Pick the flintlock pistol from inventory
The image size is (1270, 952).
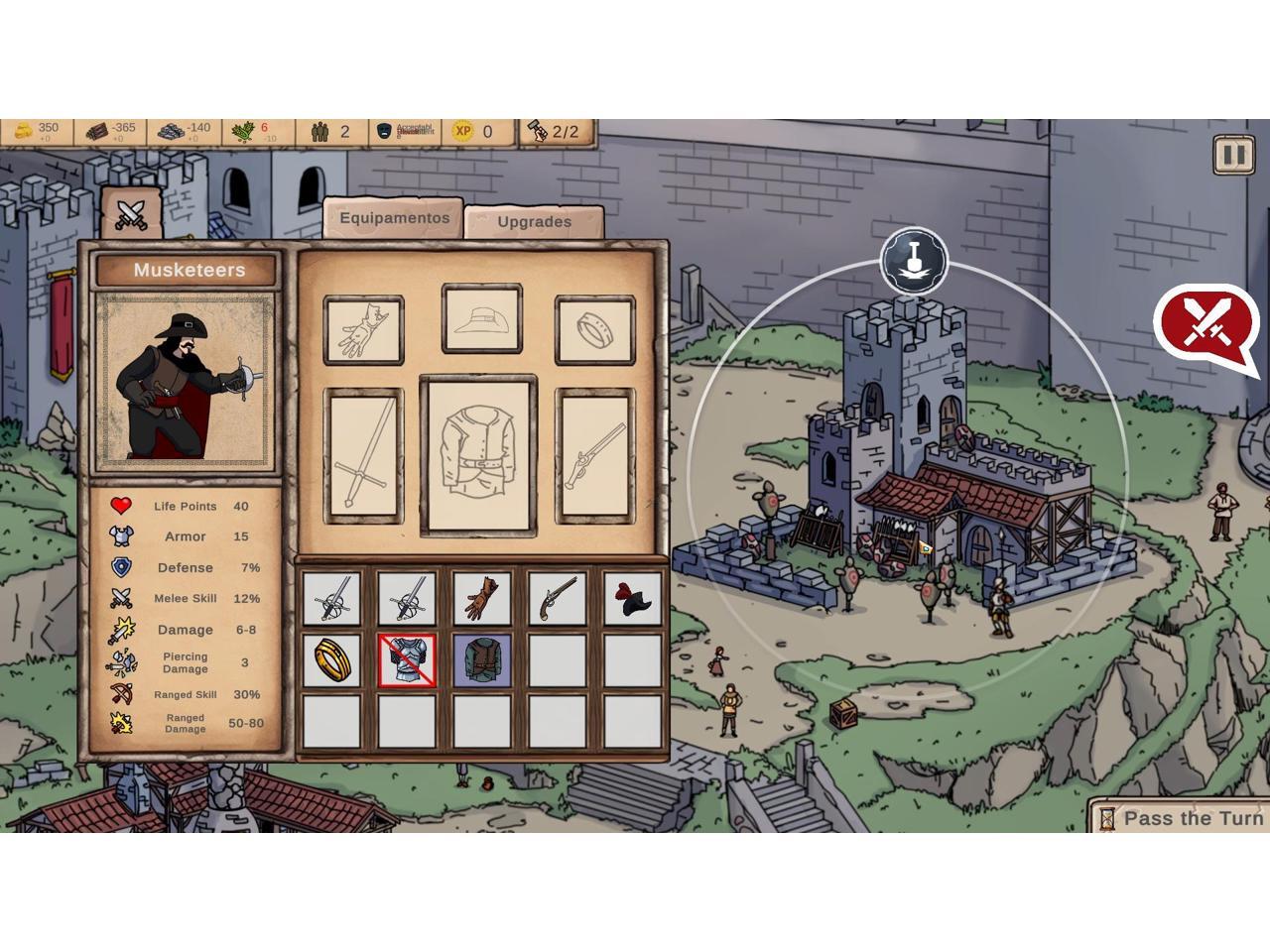(x=558, y=599)
